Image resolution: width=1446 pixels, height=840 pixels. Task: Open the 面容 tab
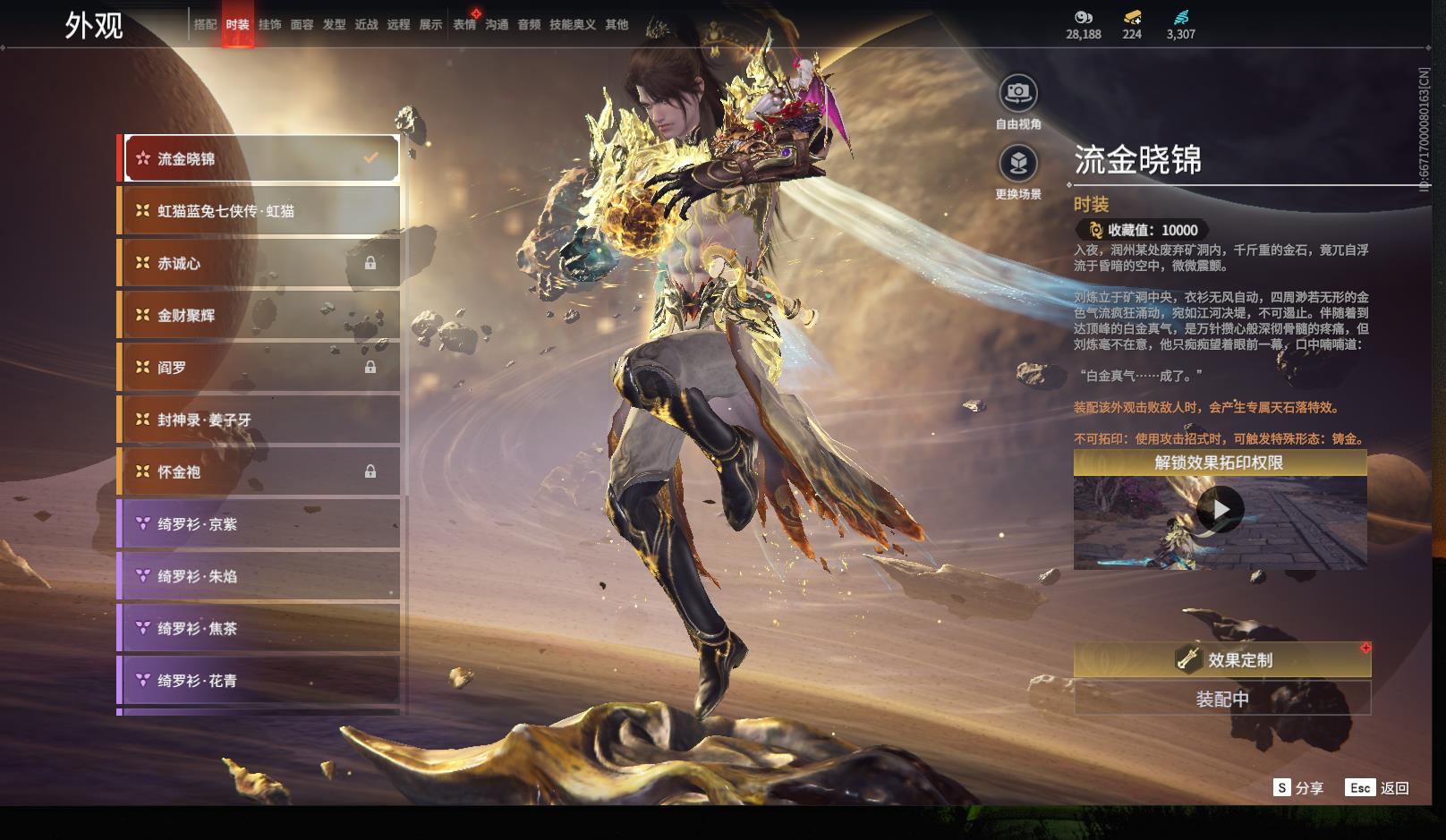coord(302,25)
